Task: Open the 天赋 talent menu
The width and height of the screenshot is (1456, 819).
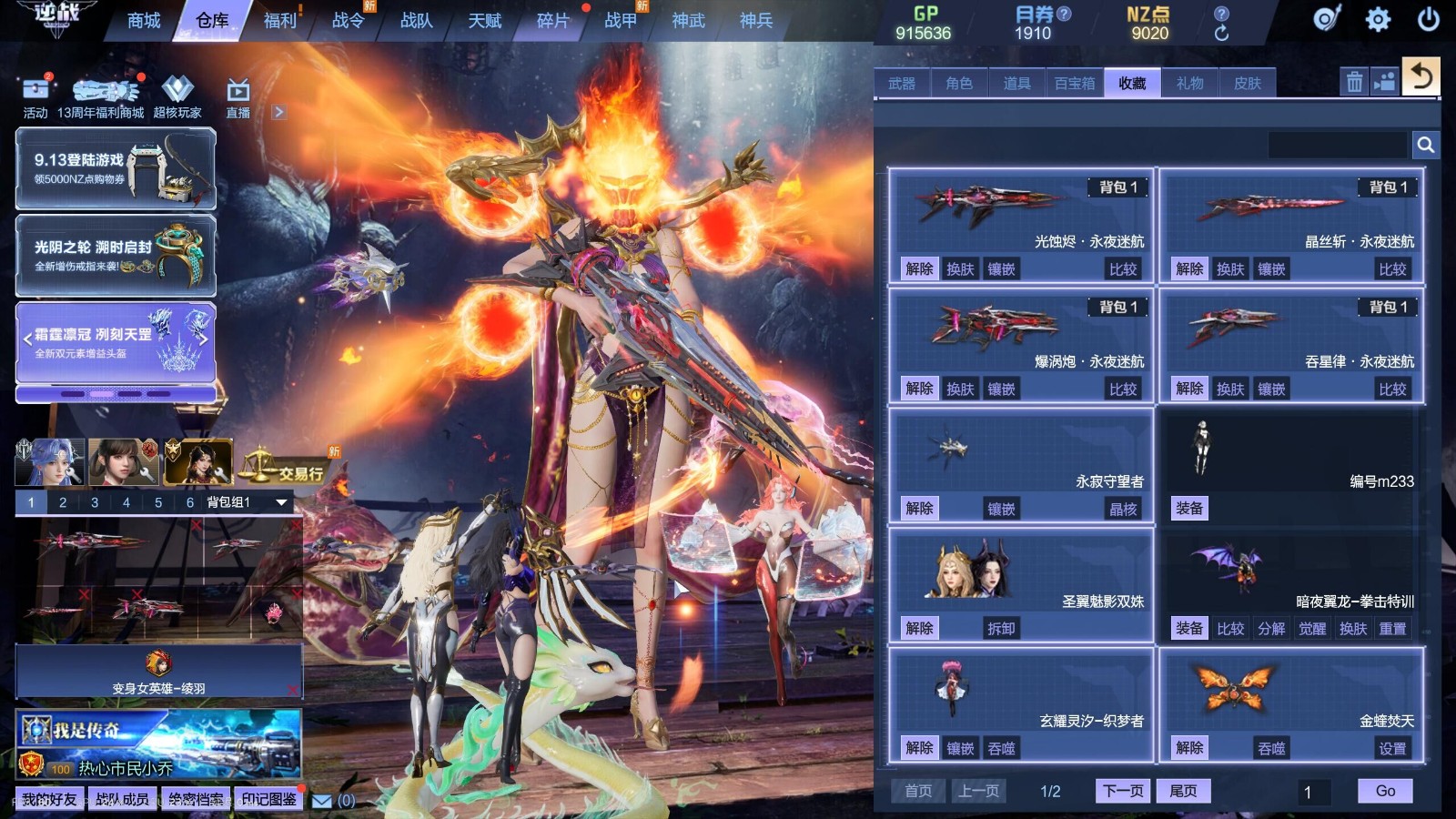Action: pos(484,20)
